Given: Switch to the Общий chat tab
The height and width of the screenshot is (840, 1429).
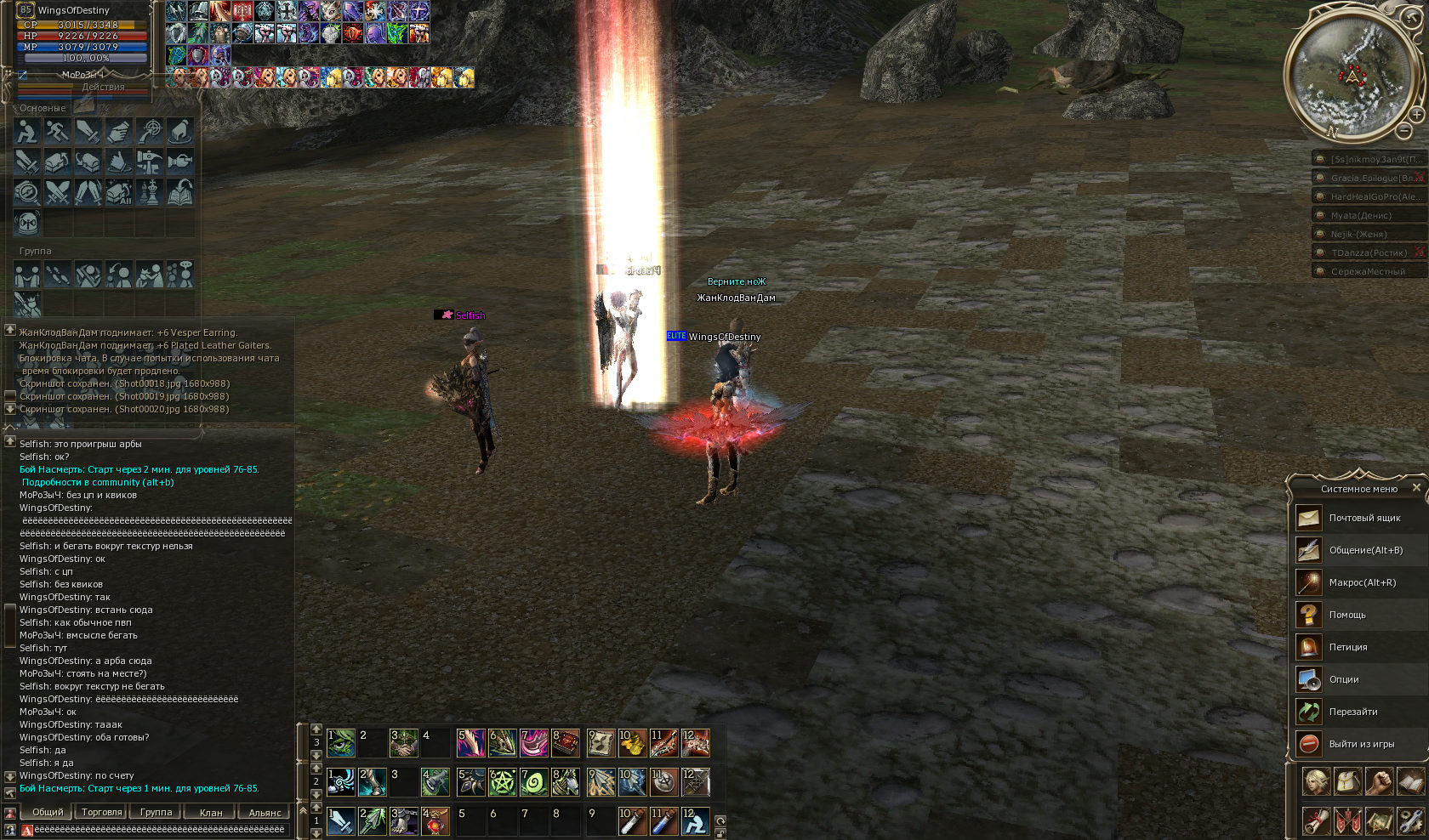Looking at the screenshot, I should (x=48, y=812).
